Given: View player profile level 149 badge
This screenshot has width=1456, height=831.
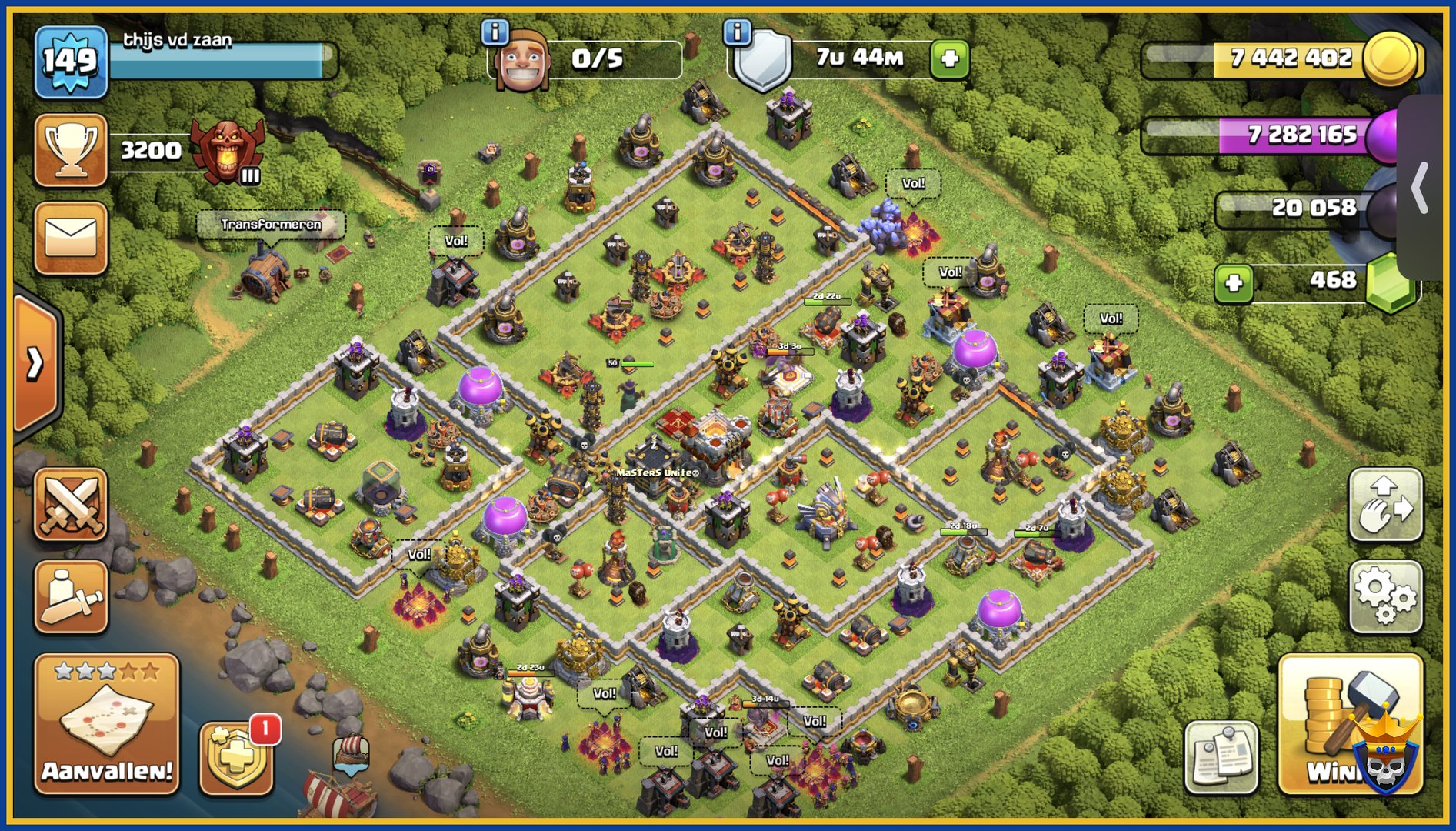Looking at the screenshot, I should pyautogui.click(x=70, y=62).
